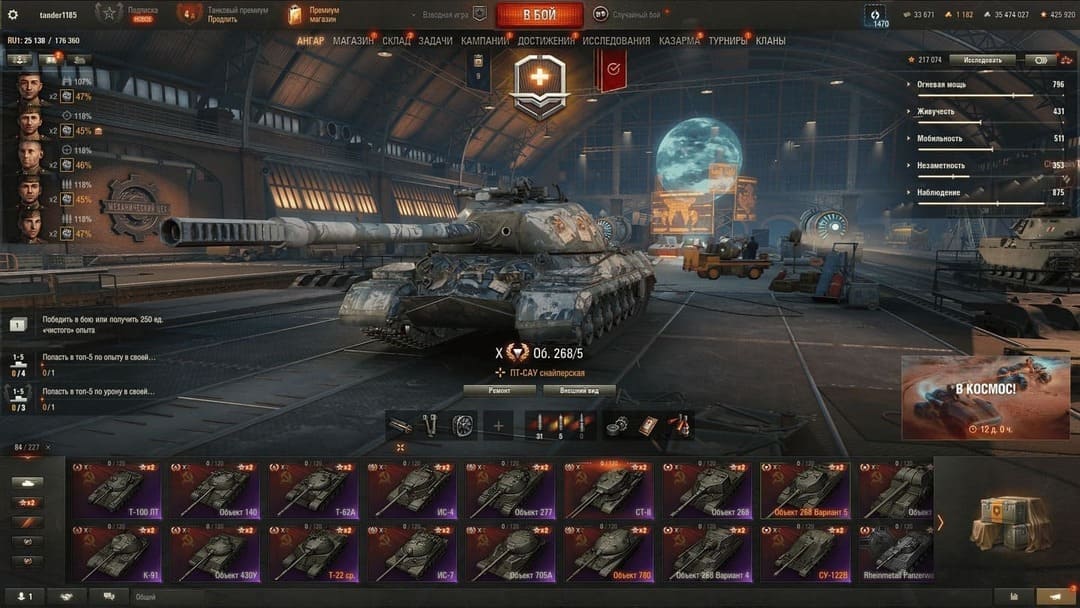Go to the ЗАДАЧИ tab
This screenshot has width=1080, height=608.
click(435, 41)
